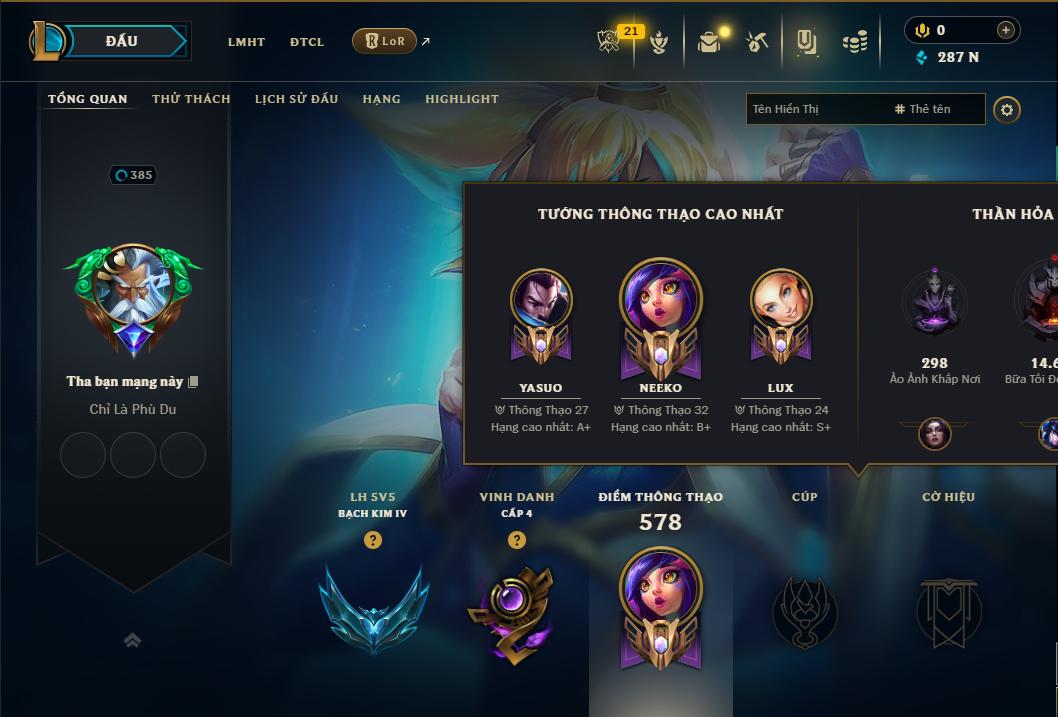Open the loot backpack icon

click(710, 42)
